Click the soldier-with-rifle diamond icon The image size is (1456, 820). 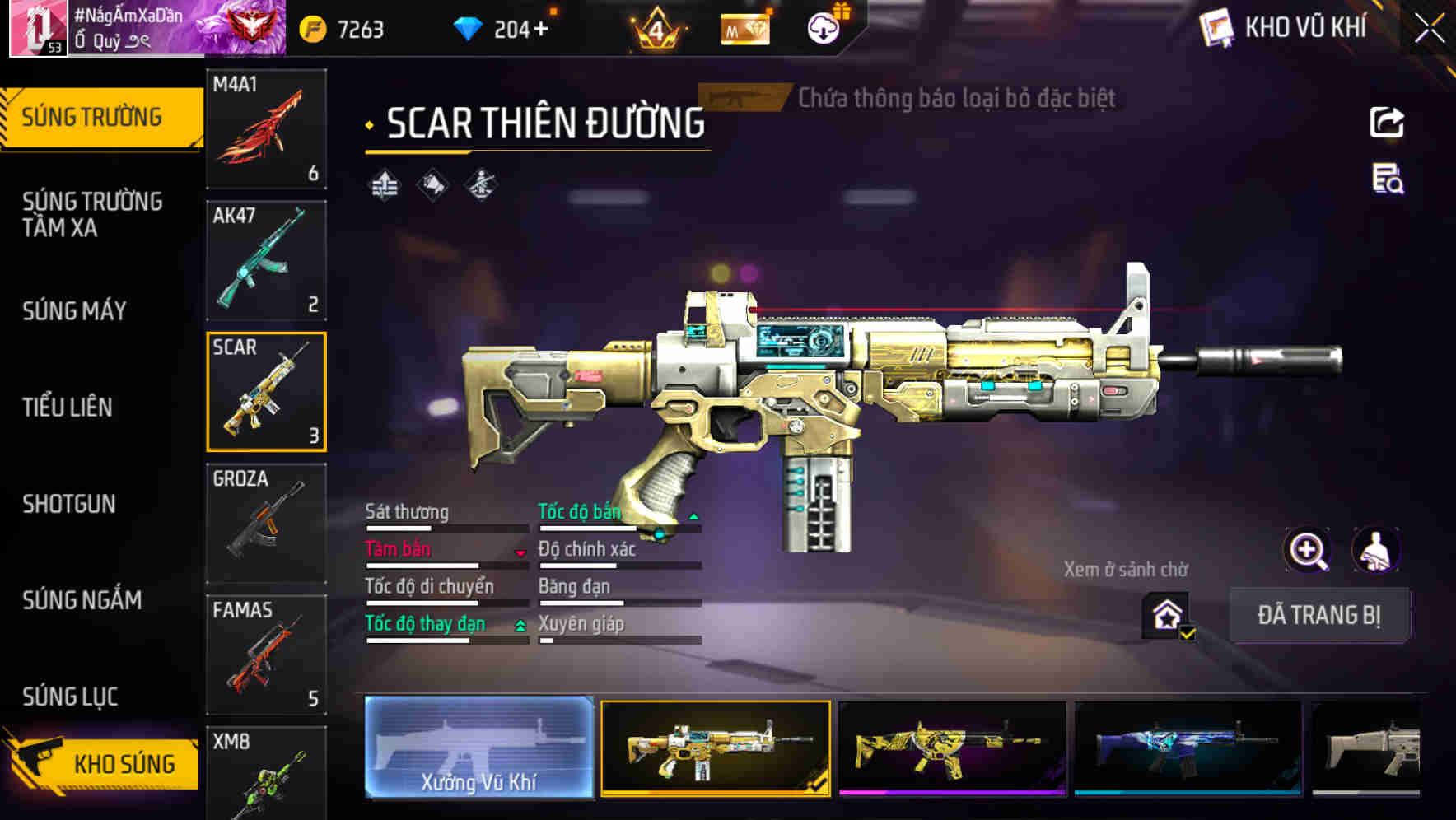tap(480, 184)
